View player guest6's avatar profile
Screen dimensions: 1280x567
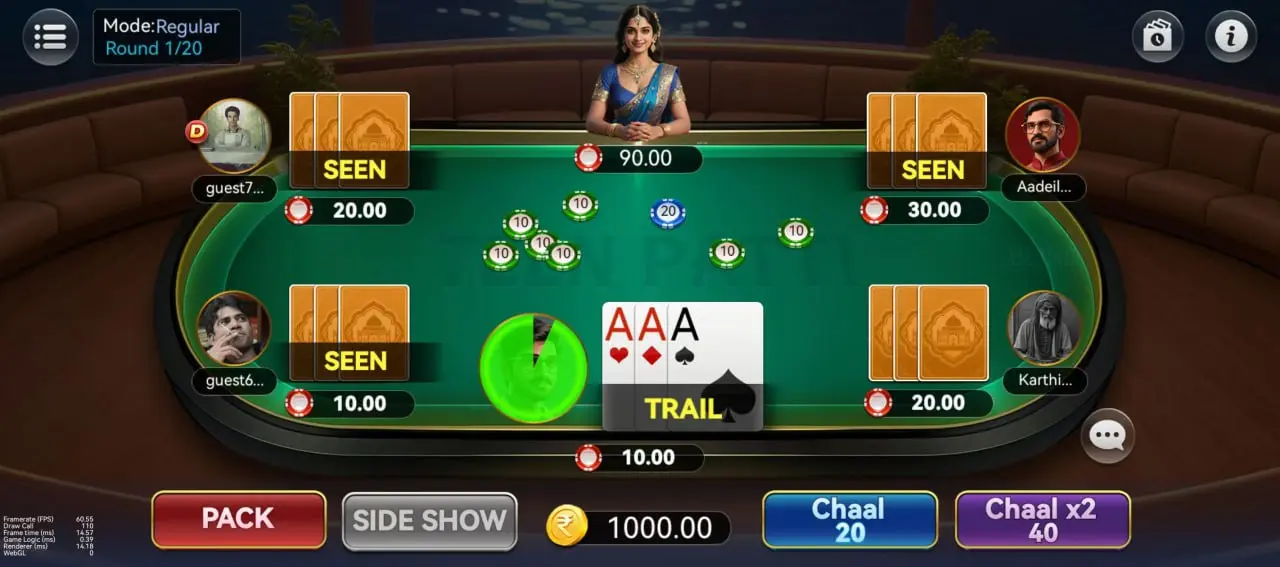[x=233, y=328]
